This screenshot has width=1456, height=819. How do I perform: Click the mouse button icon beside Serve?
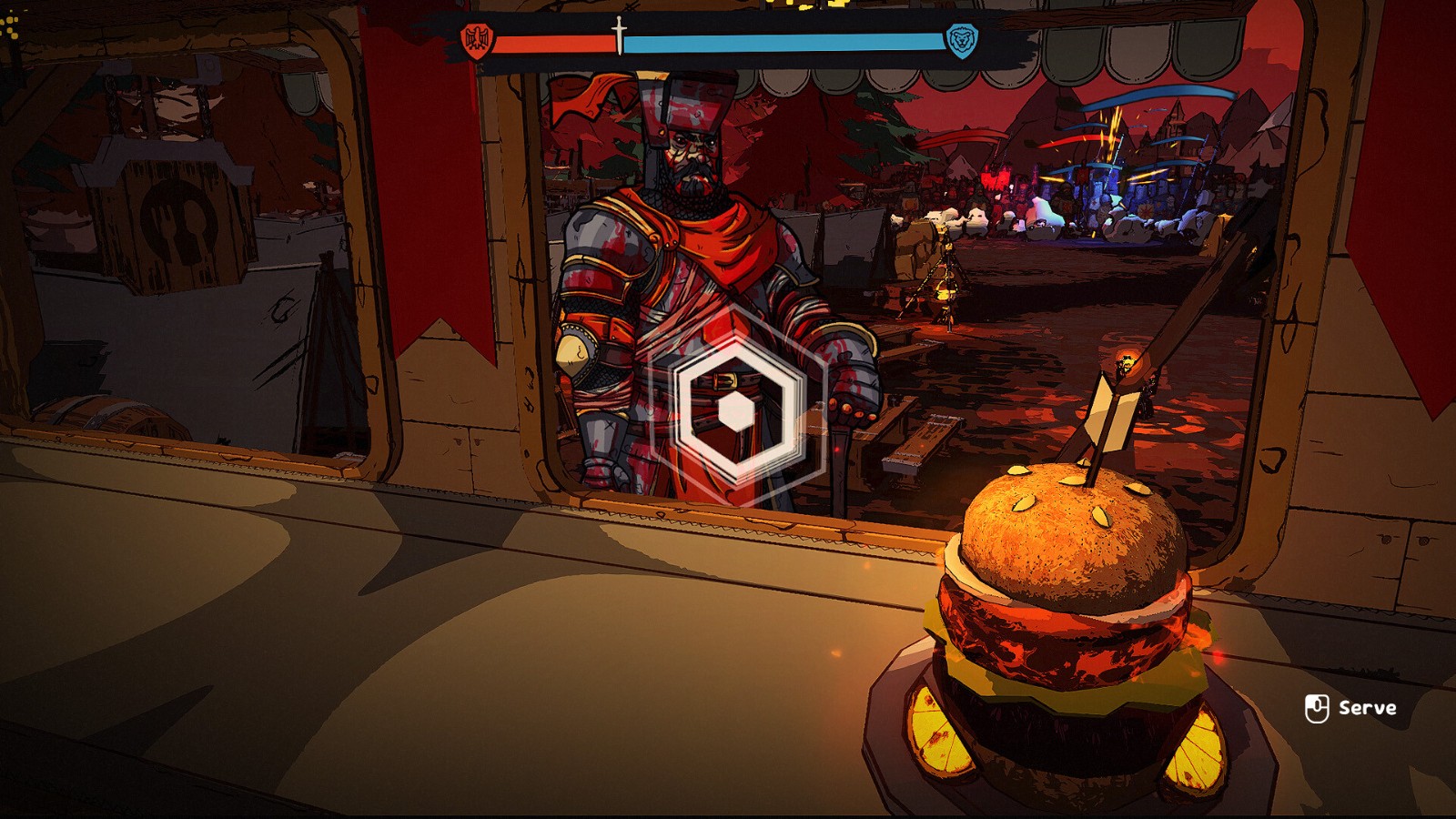(x=1317, y=707)
